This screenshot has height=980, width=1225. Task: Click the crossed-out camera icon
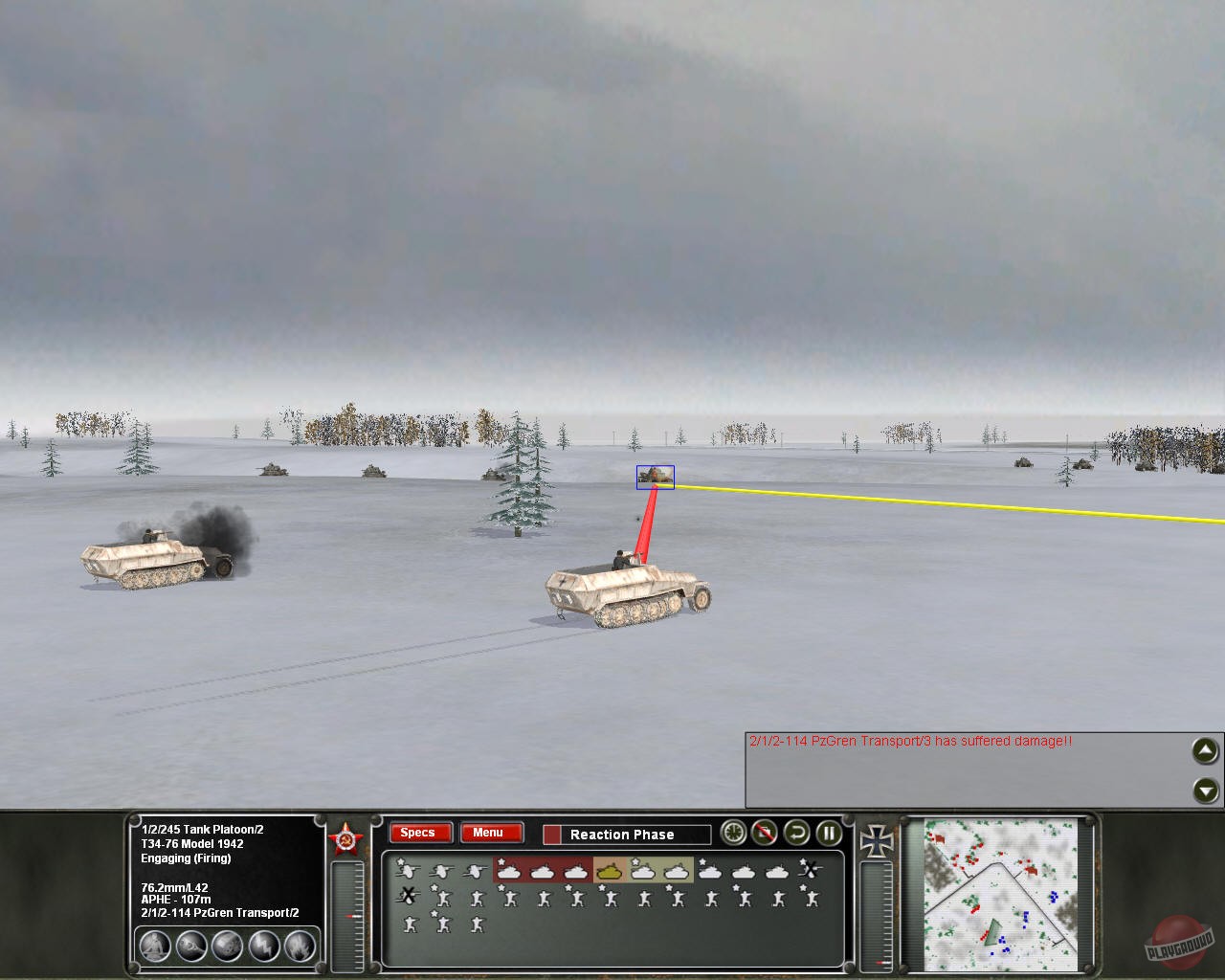[764, 834]
